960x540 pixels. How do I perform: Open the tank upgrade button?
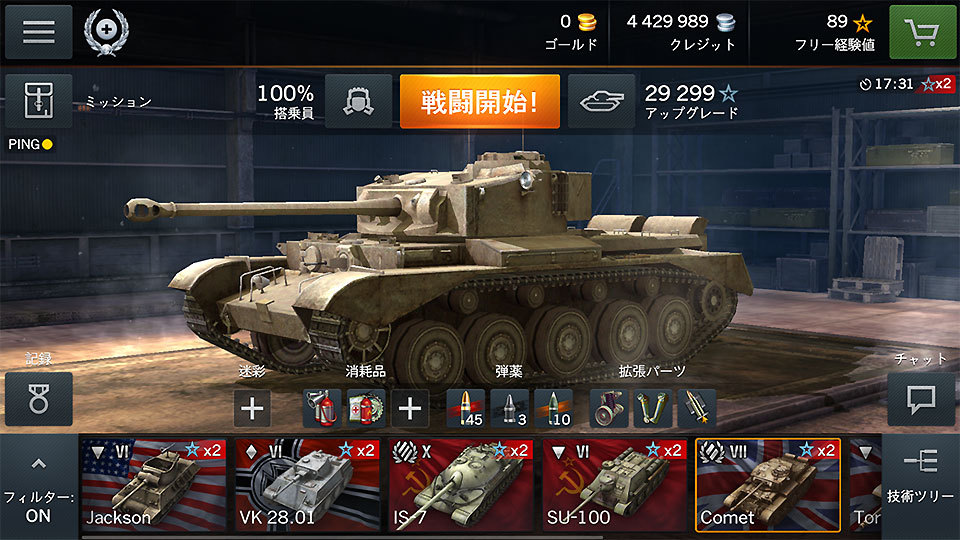[x=601, y=101]
